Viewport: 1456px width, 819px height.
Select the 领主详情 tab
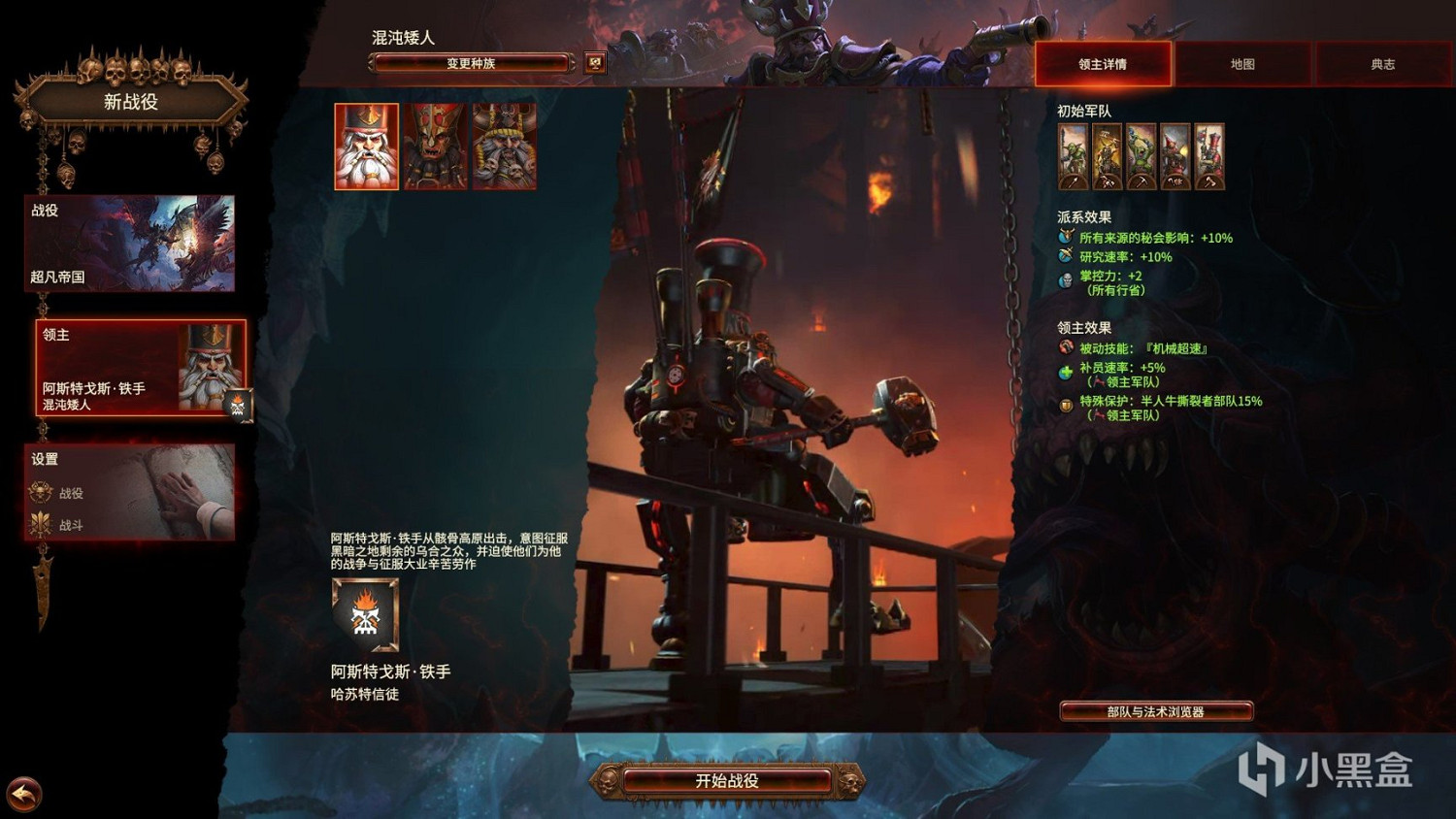pyautogui.click(x=1104, y=63)
